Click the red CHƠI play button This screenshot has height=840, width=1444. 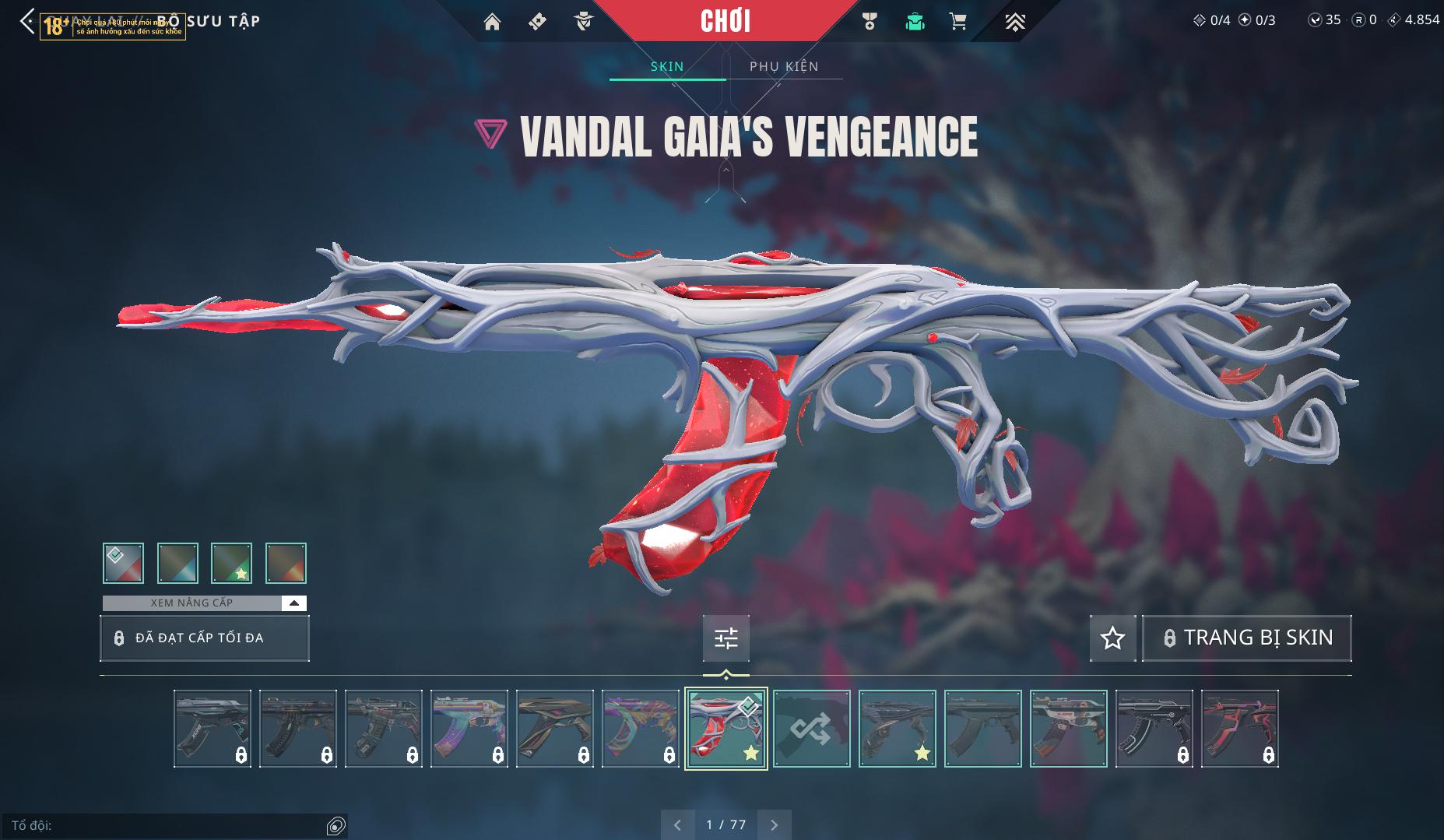tap(725, 21)
